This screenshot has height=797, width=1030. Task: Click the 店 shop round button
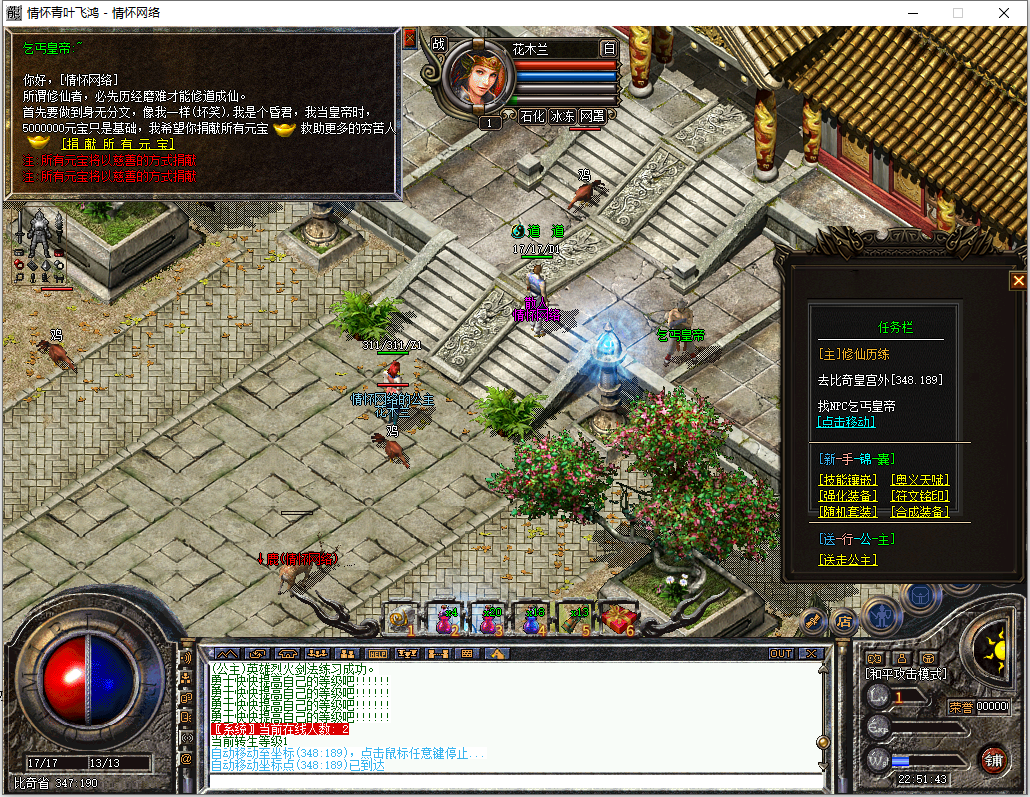click(x=843, y=620)
